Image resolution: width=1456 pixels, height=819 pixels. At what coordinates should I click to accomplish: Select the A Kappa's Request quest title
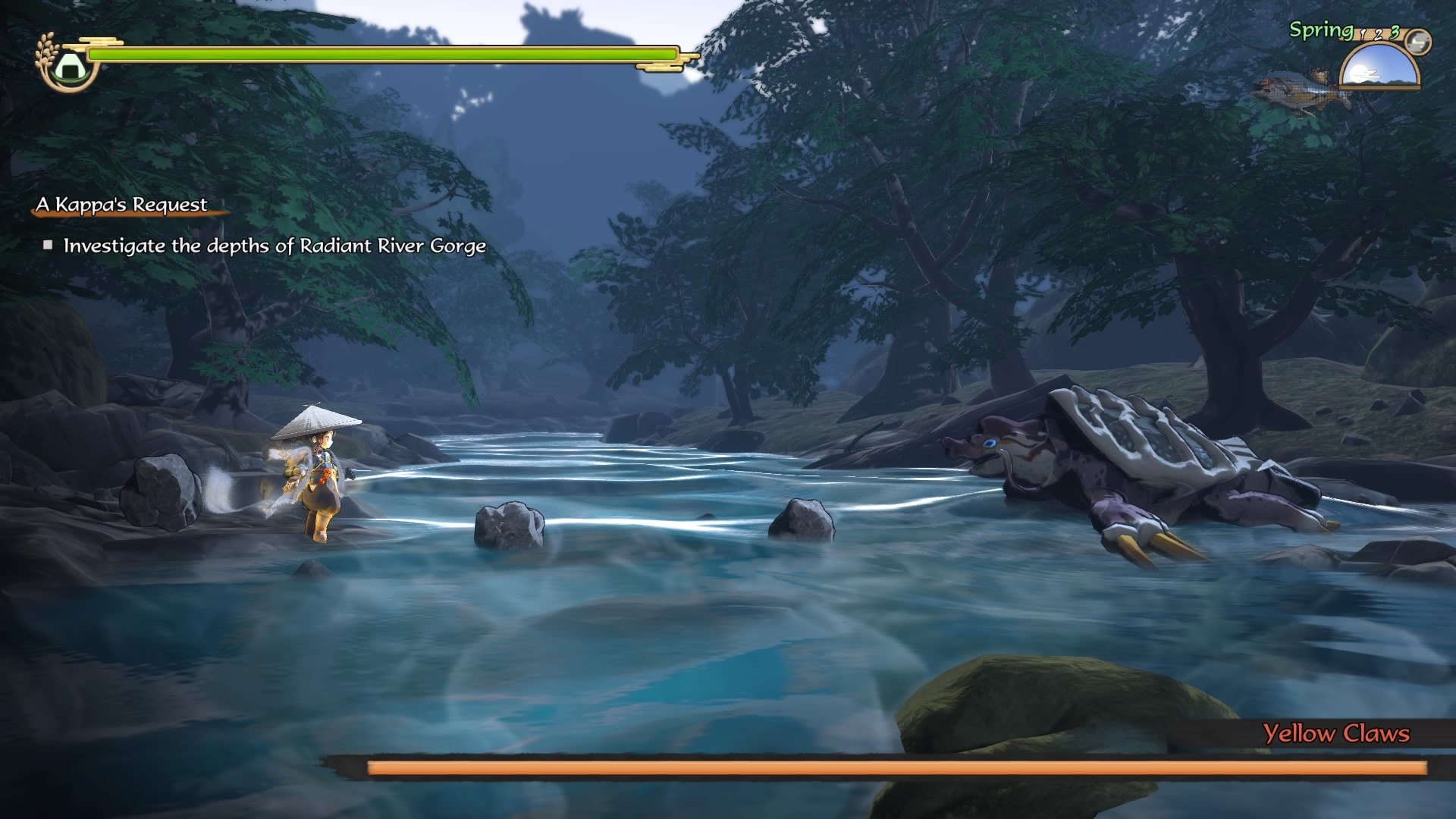pyautogui.click(x=121, y=205)
